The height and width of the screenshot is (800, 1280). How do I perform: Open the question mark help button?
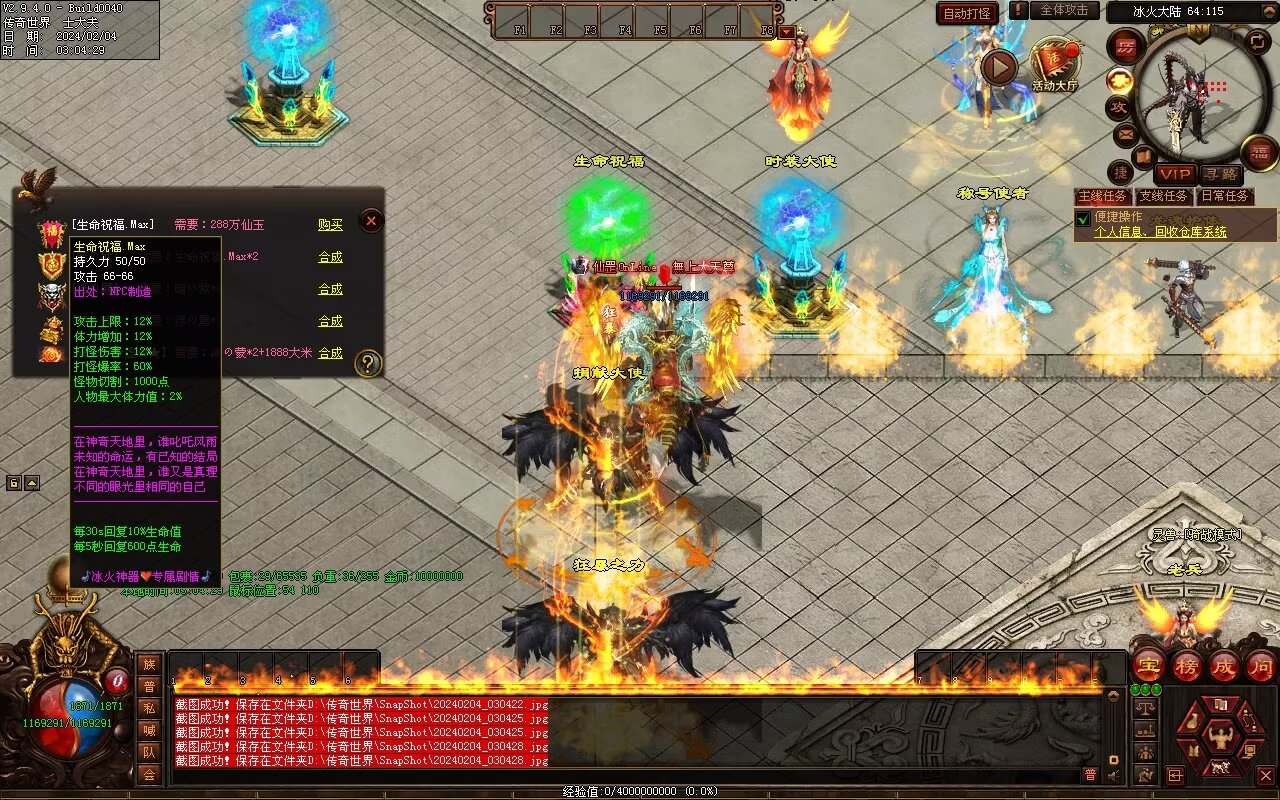pyautogui.click(x=369, y=363)
